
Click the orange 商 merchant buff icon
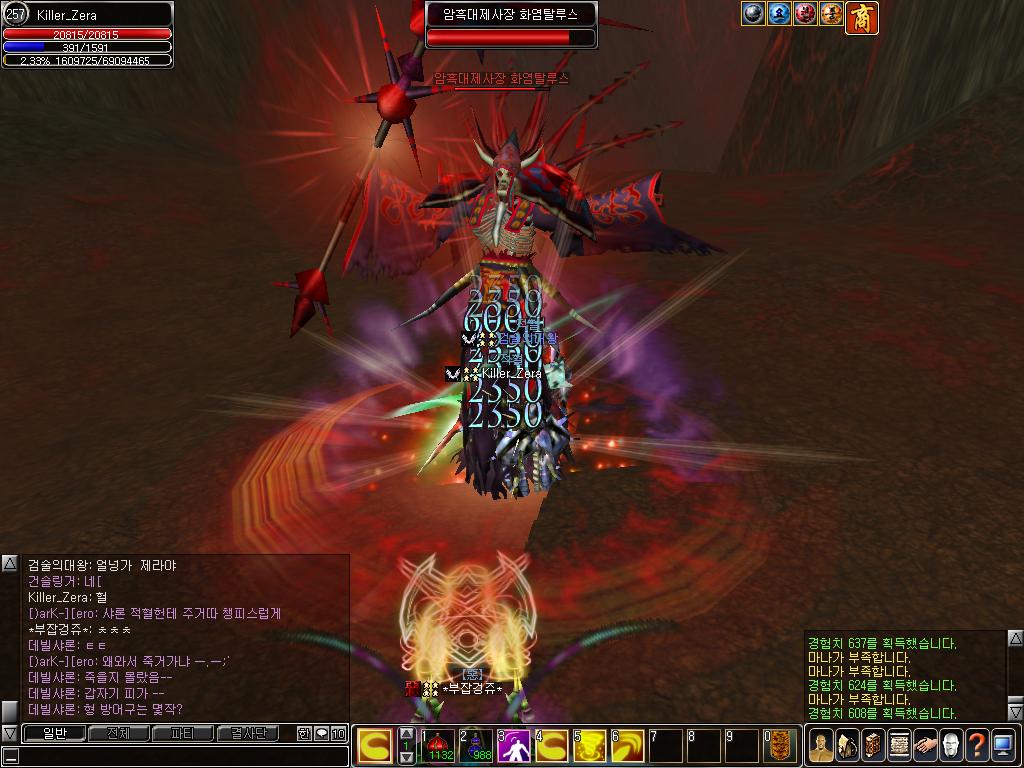[x=862, y=18]
